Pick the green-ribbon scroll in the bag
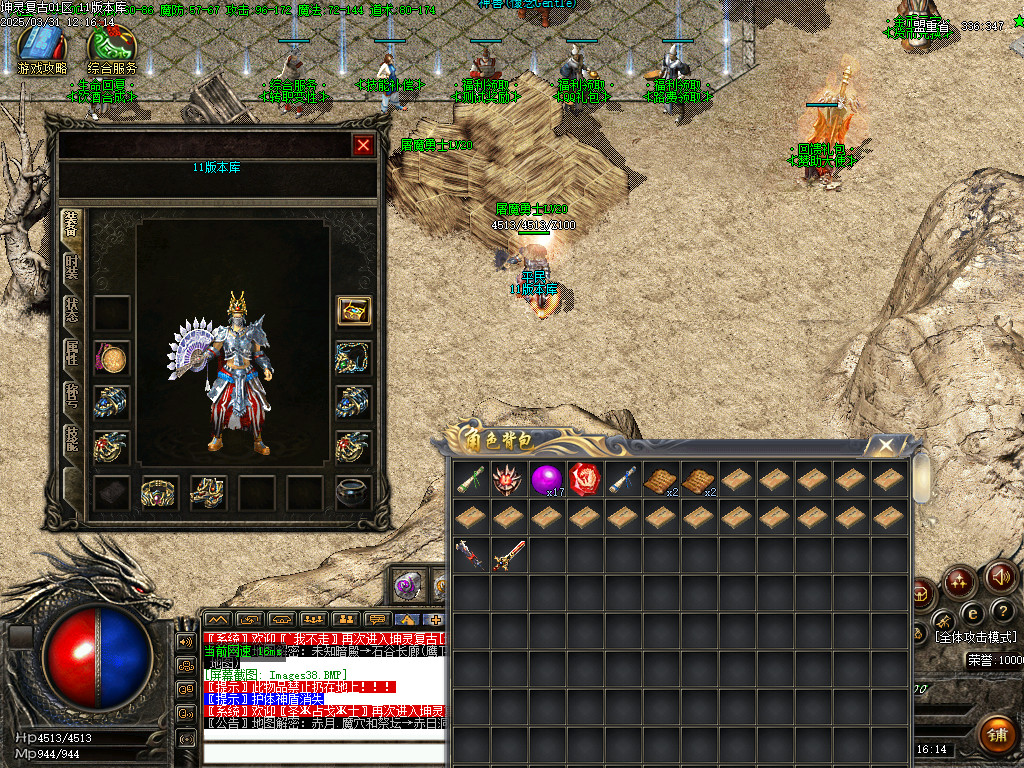Screen dimensions: 1024x768 coord(471,480)
